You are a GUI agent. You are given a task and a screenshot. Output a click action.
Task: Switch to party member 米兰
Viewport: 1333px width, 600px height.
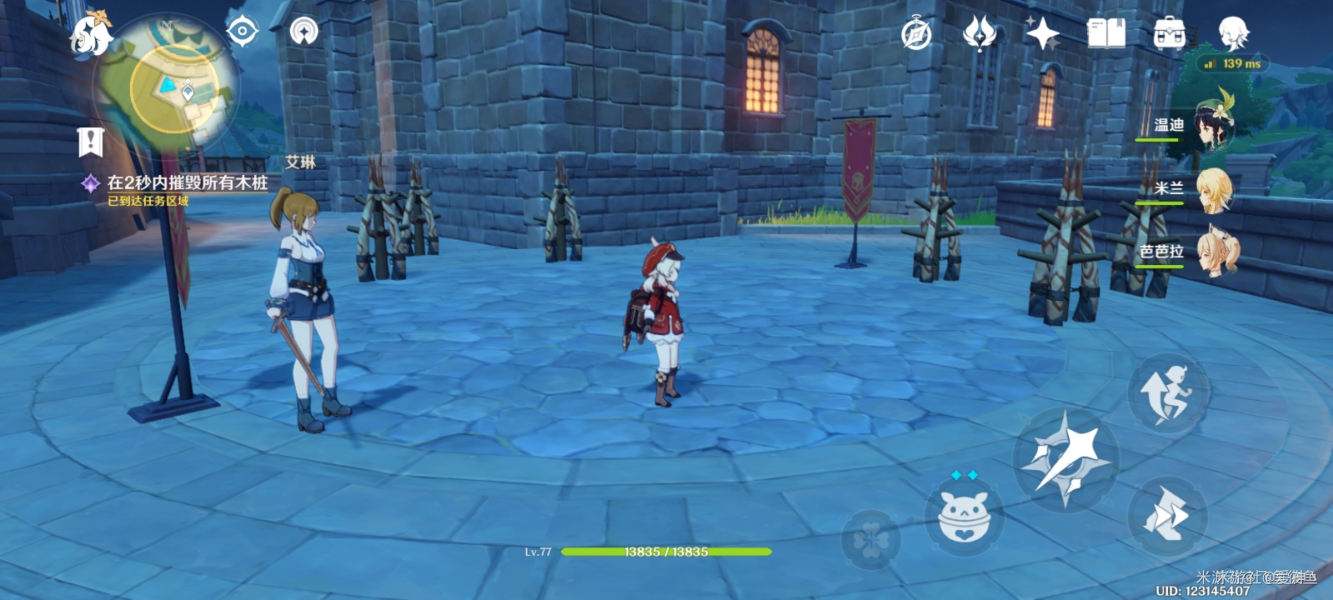tap(1212, 190)
